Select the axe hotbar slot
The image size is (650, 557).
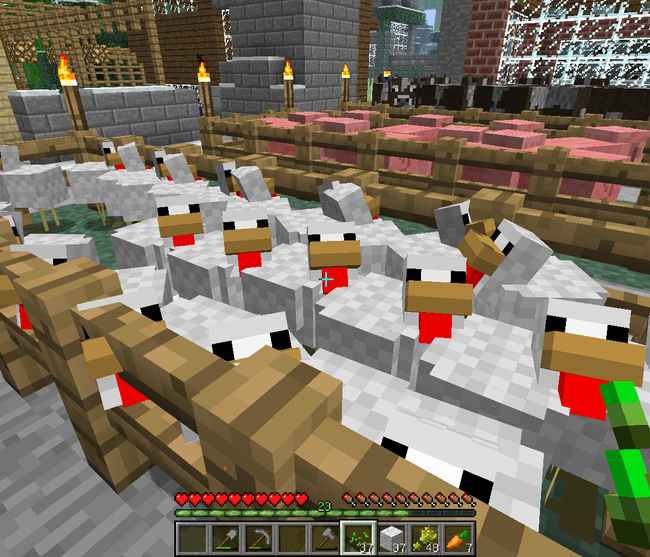tap(324, 540)
